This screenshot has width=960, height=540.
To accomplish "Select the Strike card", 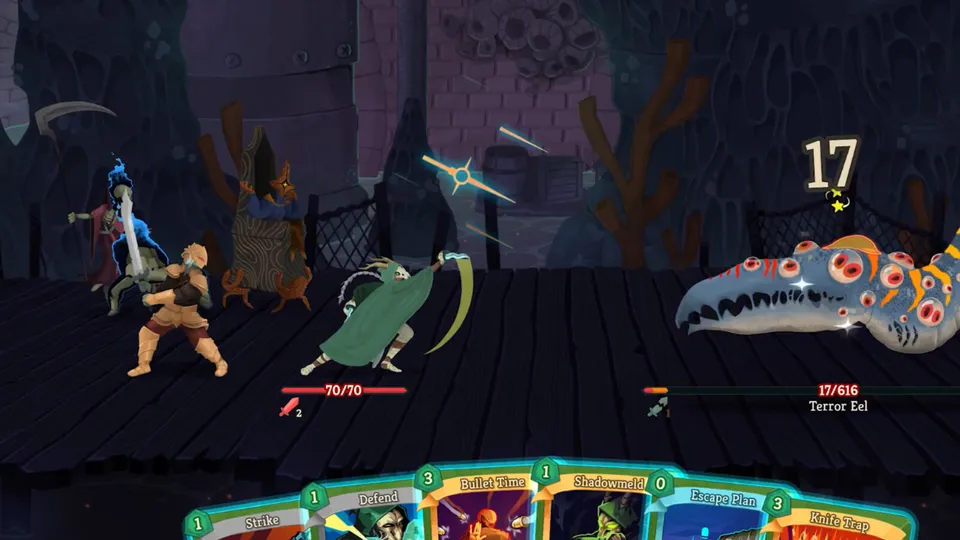I will pyautogui.click(x=248, y=522).
